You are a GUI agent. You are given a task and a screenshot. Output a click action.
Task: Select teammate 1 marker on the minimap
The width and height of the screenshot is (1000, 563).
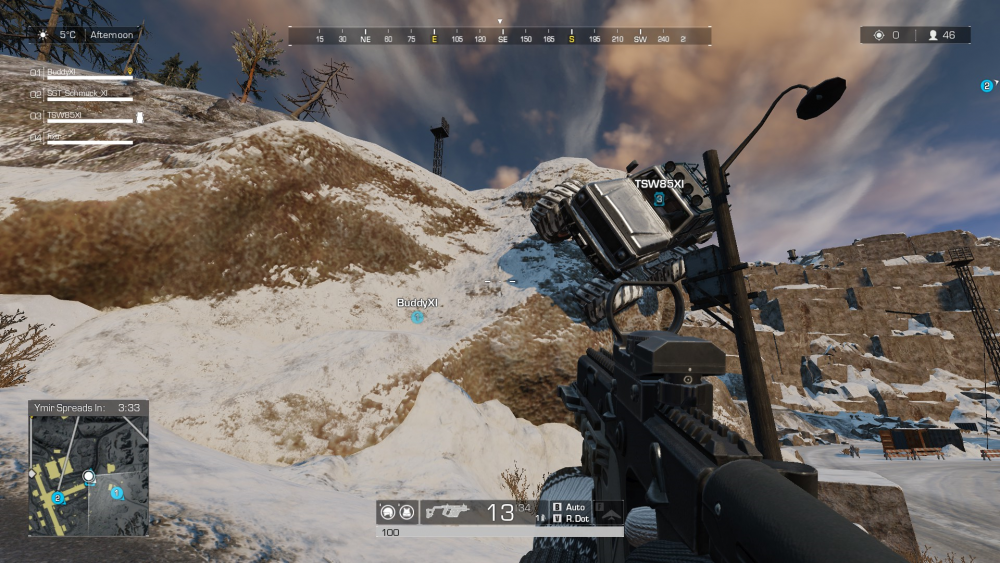pos(116,492)
